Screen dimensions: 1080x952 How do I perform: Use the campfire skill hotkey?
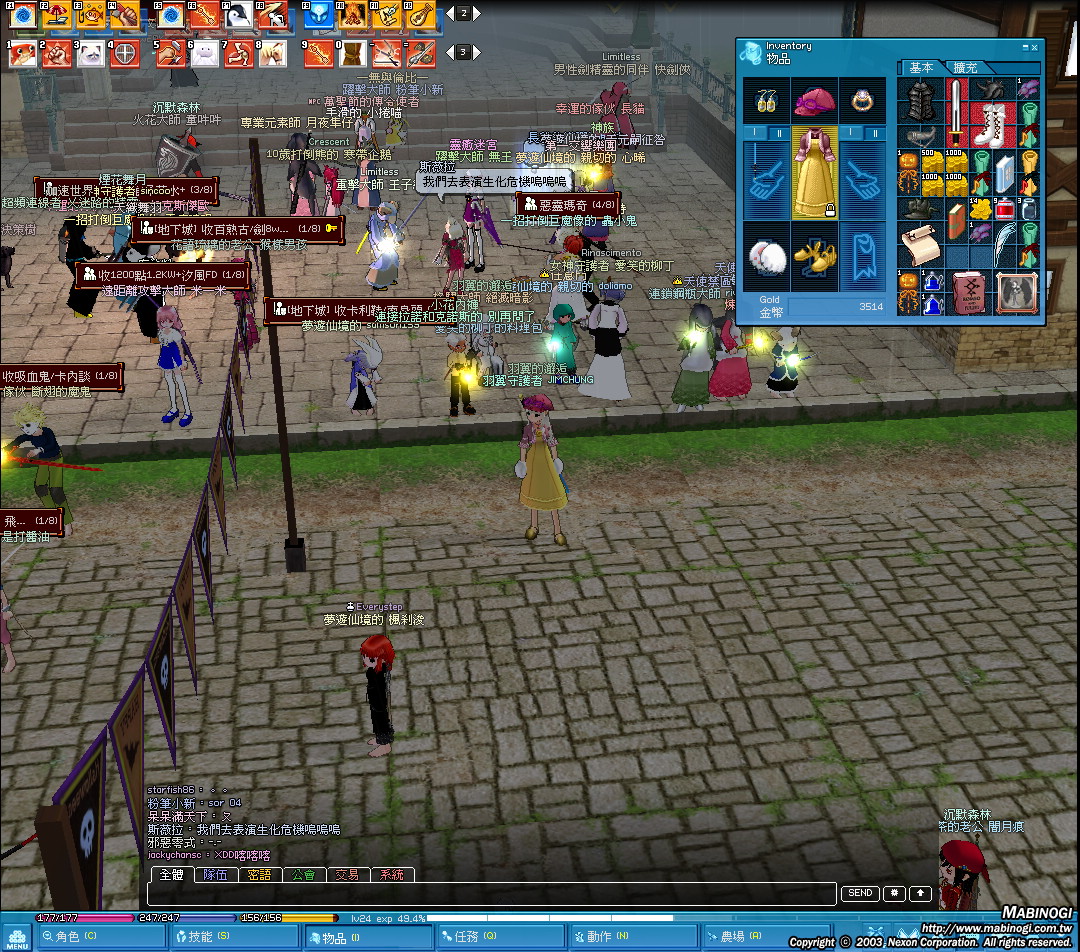pyautogui.click(x=352, y=15)
